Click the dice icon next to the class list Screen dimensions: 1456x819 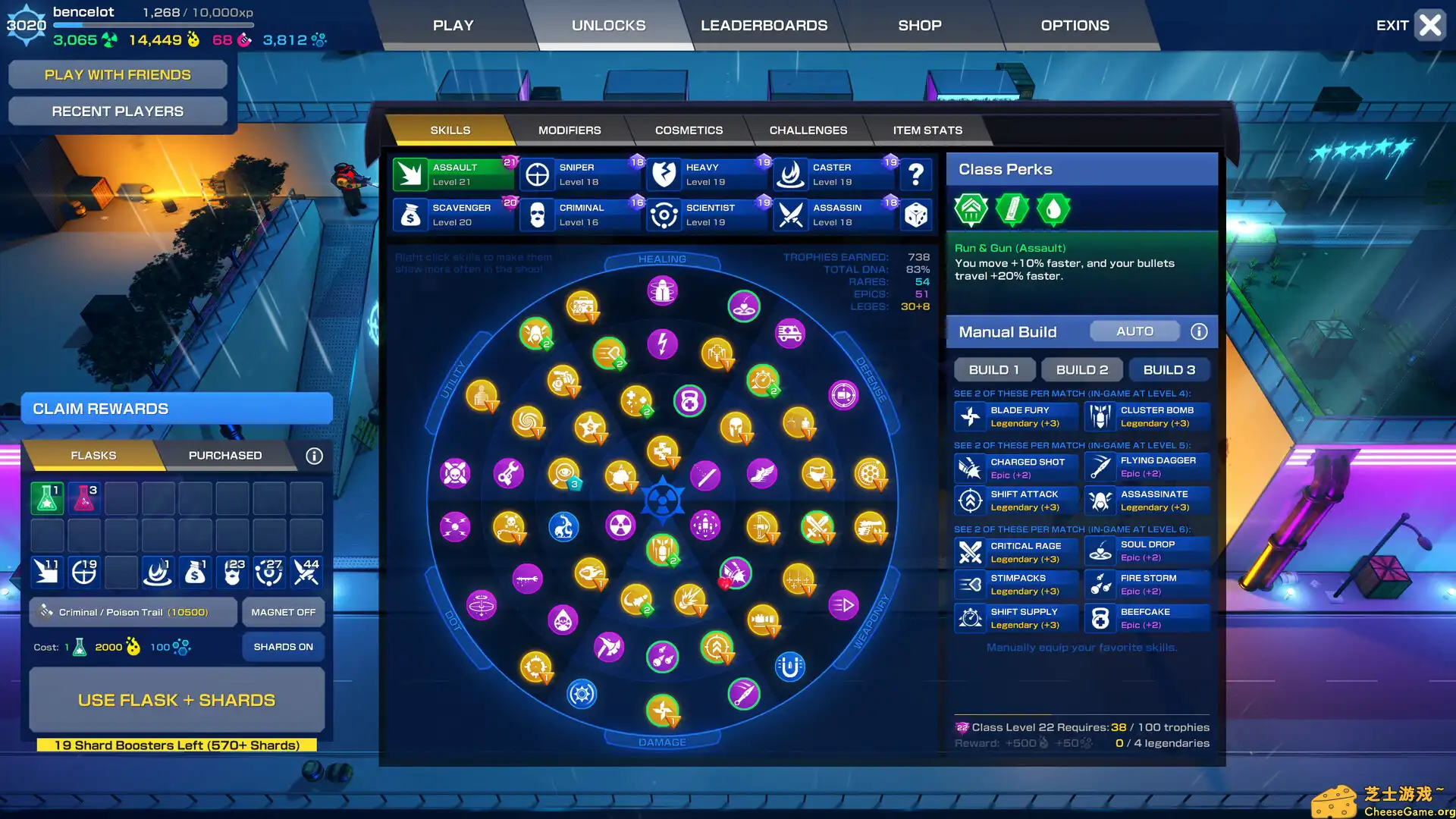click(916, 215)
